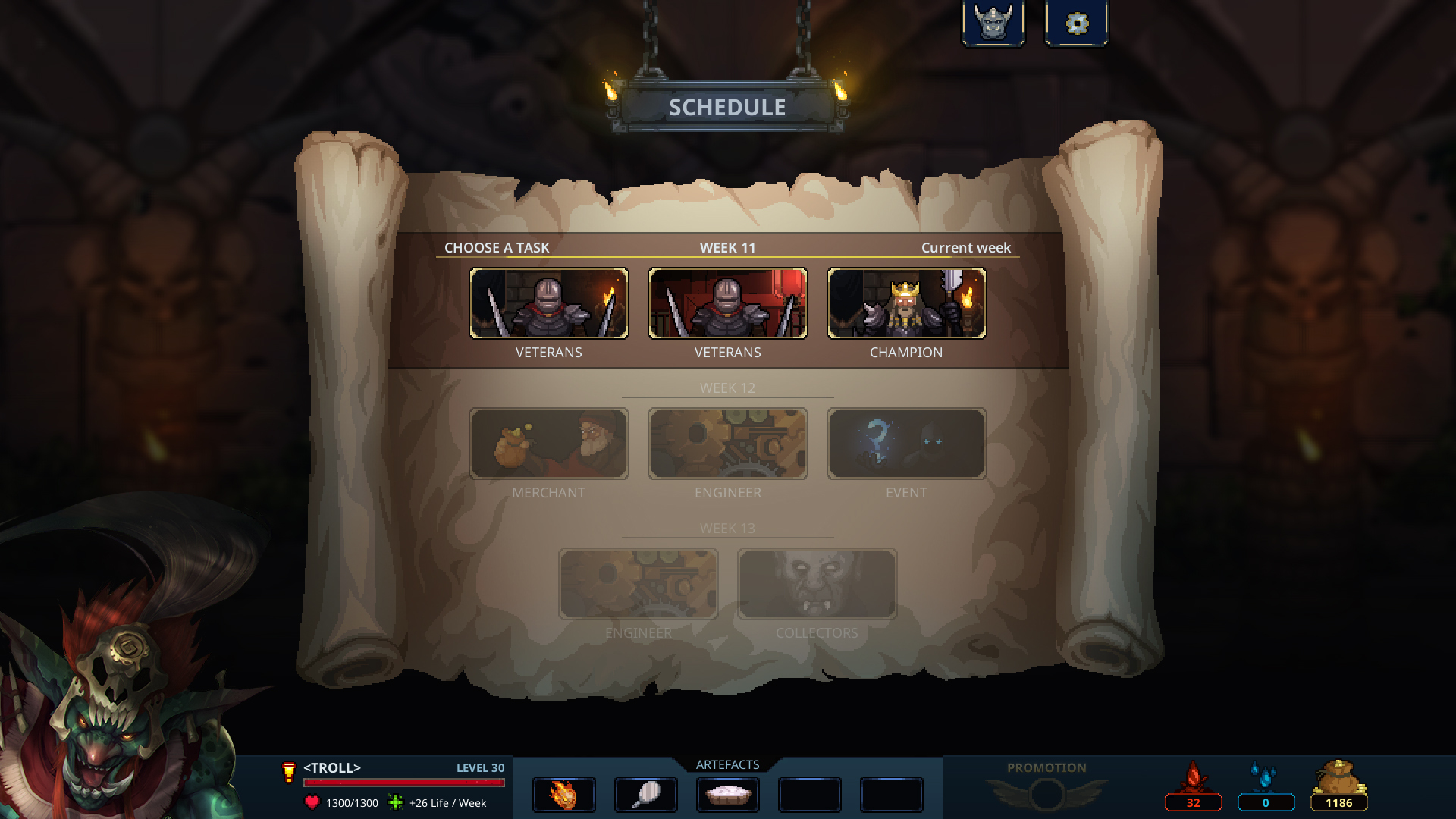This screenshot has width=1456, height=819.
Task: Open the settings gear icon
Action: click(x=1077, y=22)
